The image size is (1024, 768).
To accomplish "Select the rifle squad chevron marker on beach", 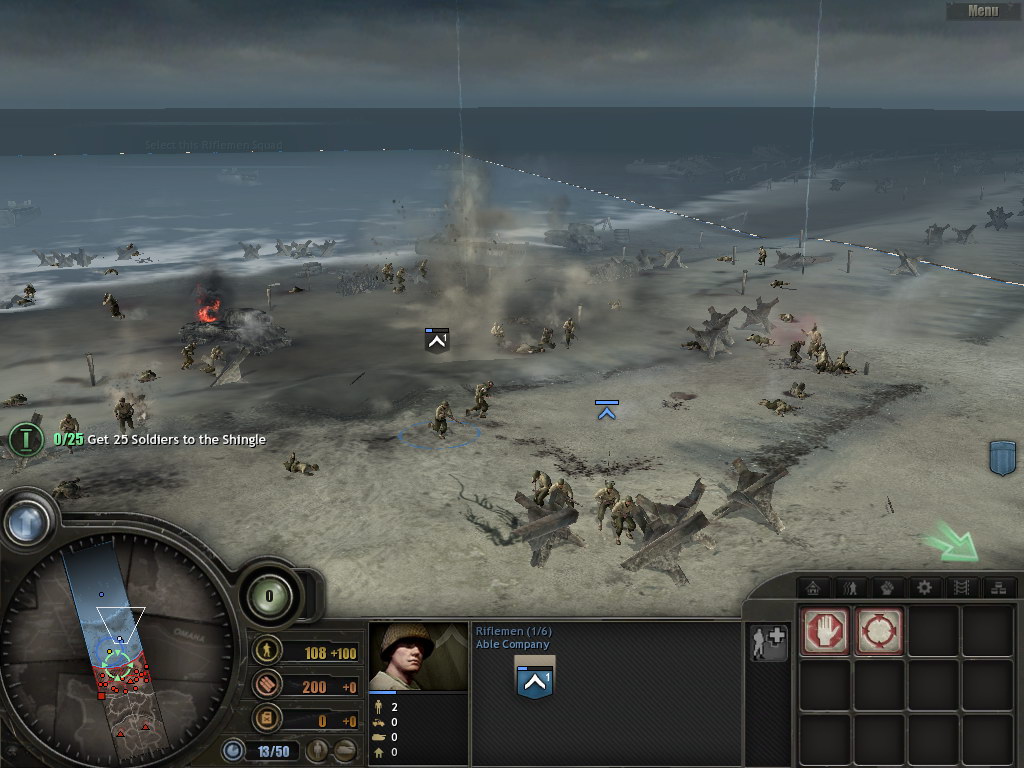I will coord(436,341).
